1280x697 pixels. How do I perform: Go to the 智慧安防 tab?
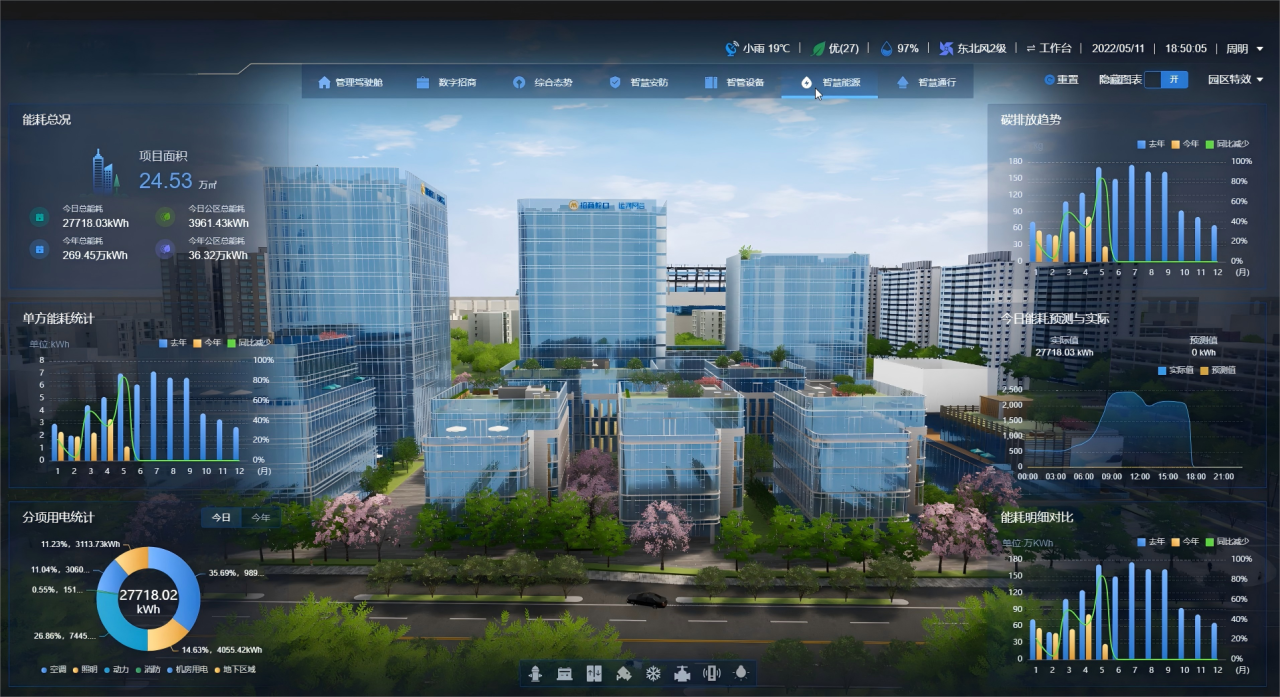click(x=638, y=82)
